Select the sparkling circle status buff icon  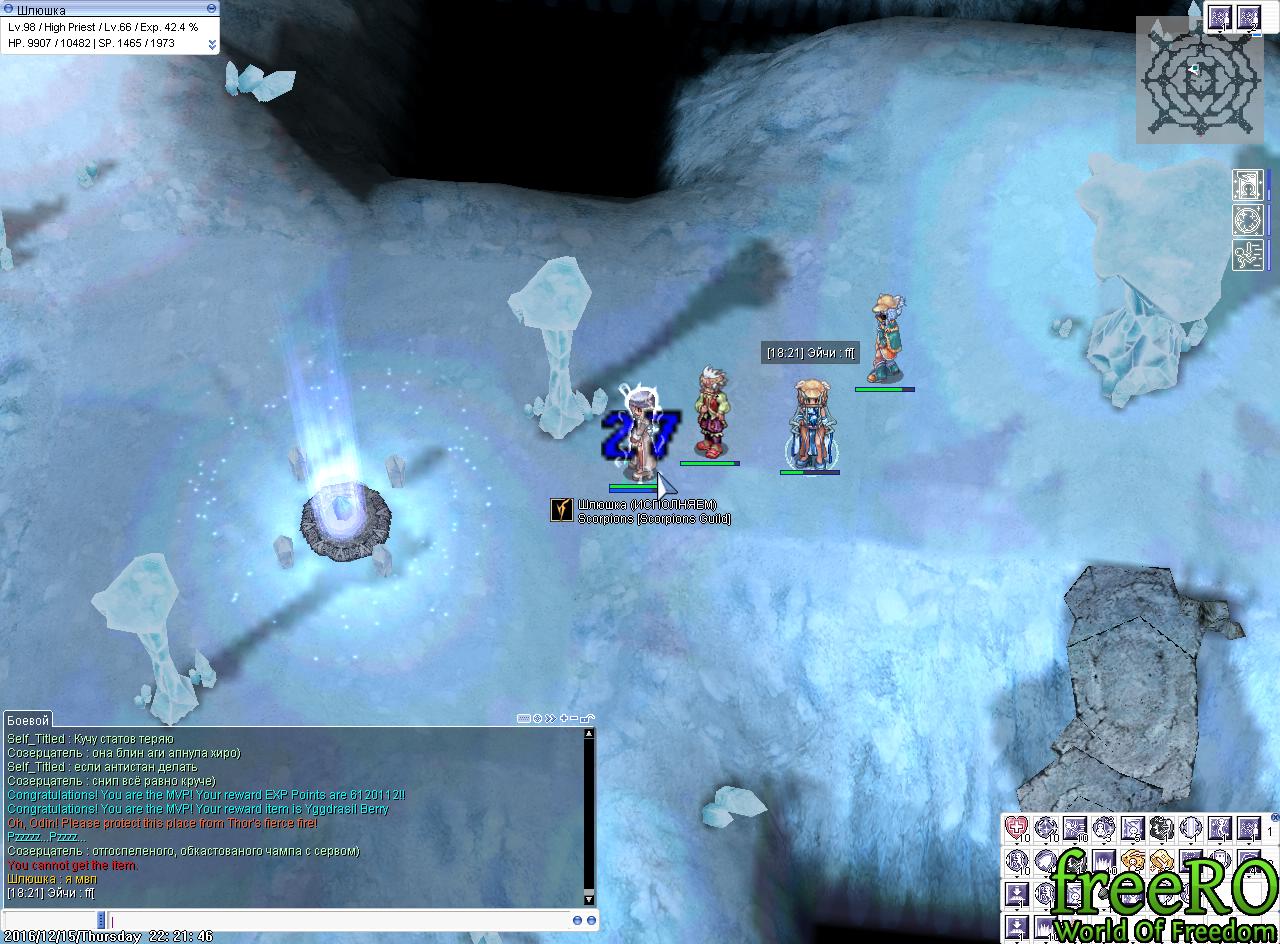pos(1247,220)
